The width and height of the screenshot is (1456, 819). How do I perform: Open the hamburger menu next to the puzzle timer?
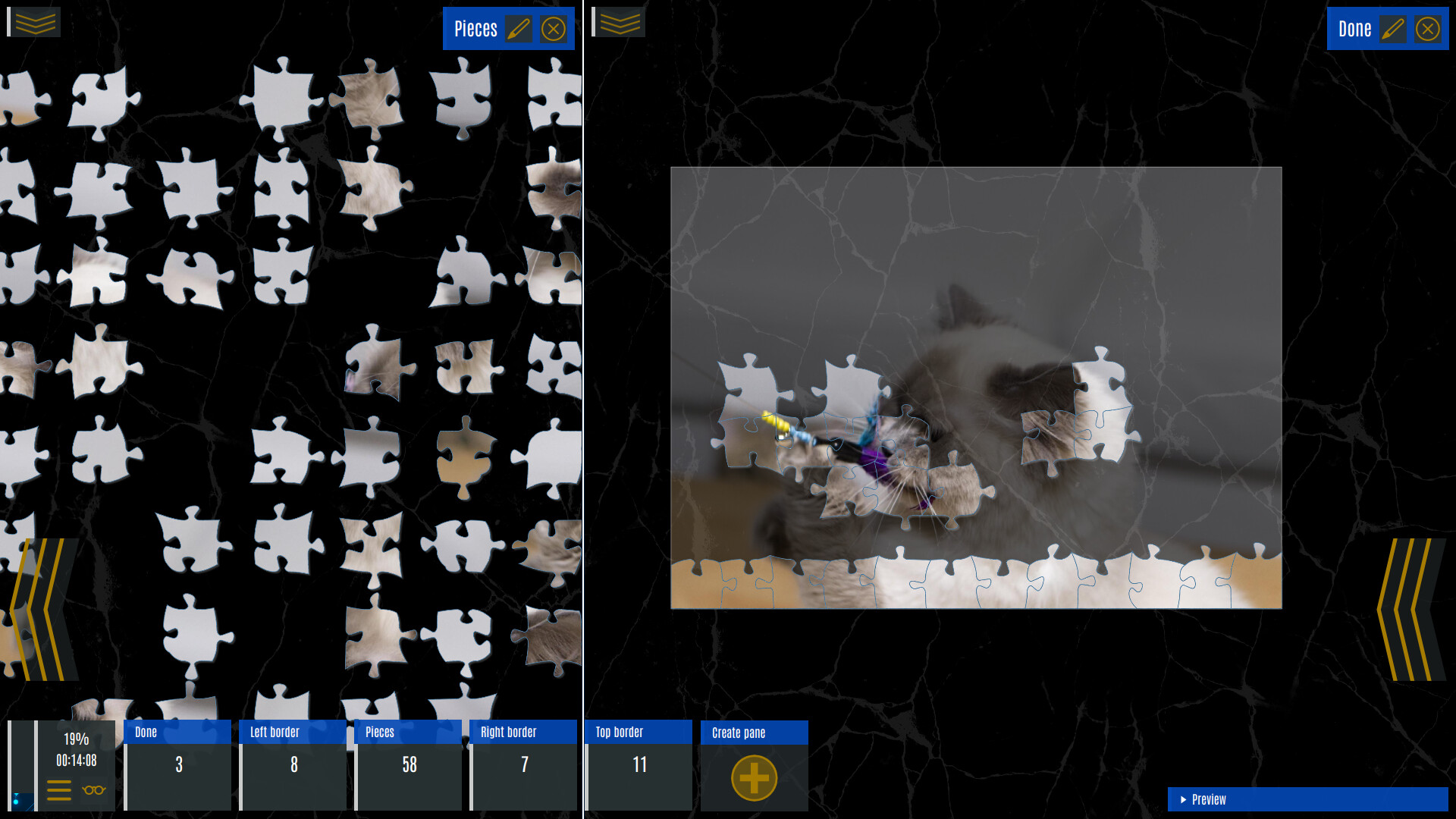click(58, 791)
